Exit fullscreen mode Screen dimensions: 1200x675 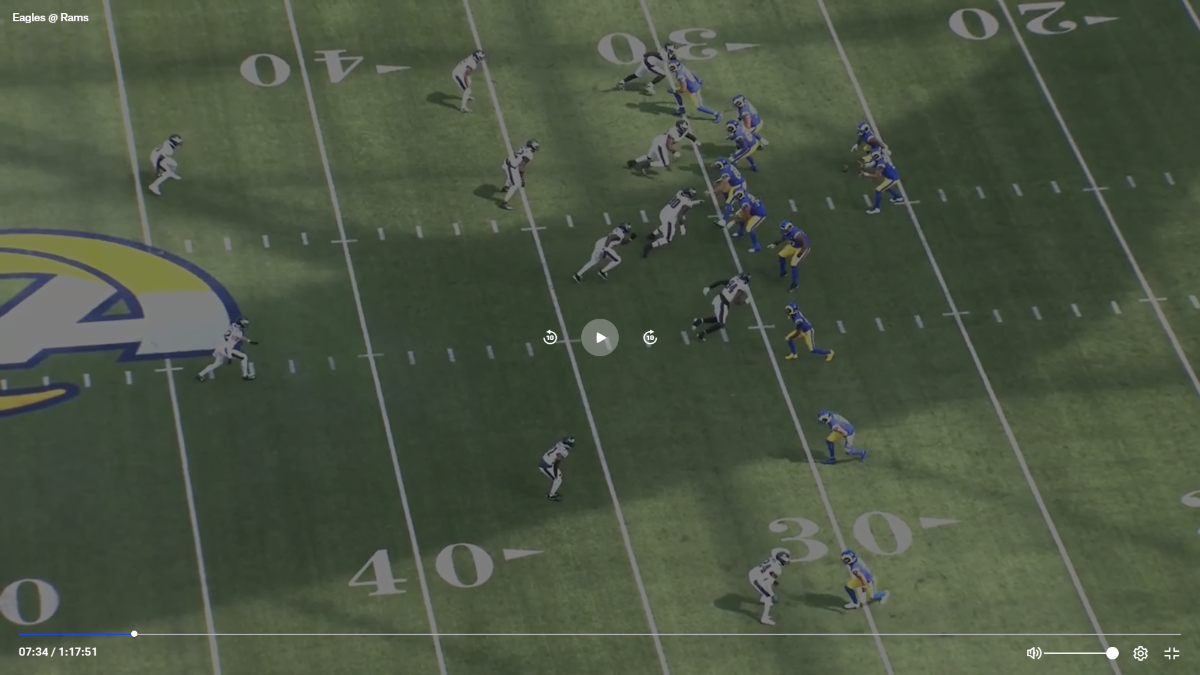(x=1172, y=653)
